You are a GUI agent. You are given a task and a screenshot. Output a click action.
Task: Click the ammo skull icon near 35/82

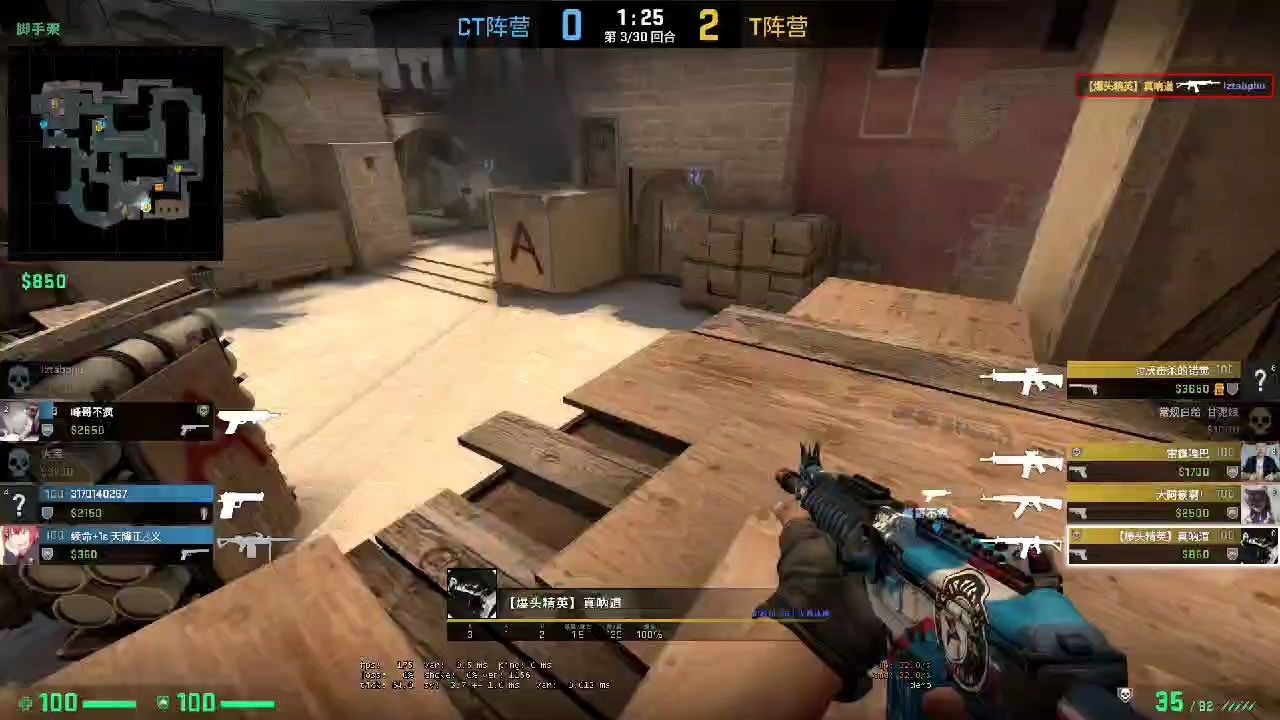(1125, 697)
